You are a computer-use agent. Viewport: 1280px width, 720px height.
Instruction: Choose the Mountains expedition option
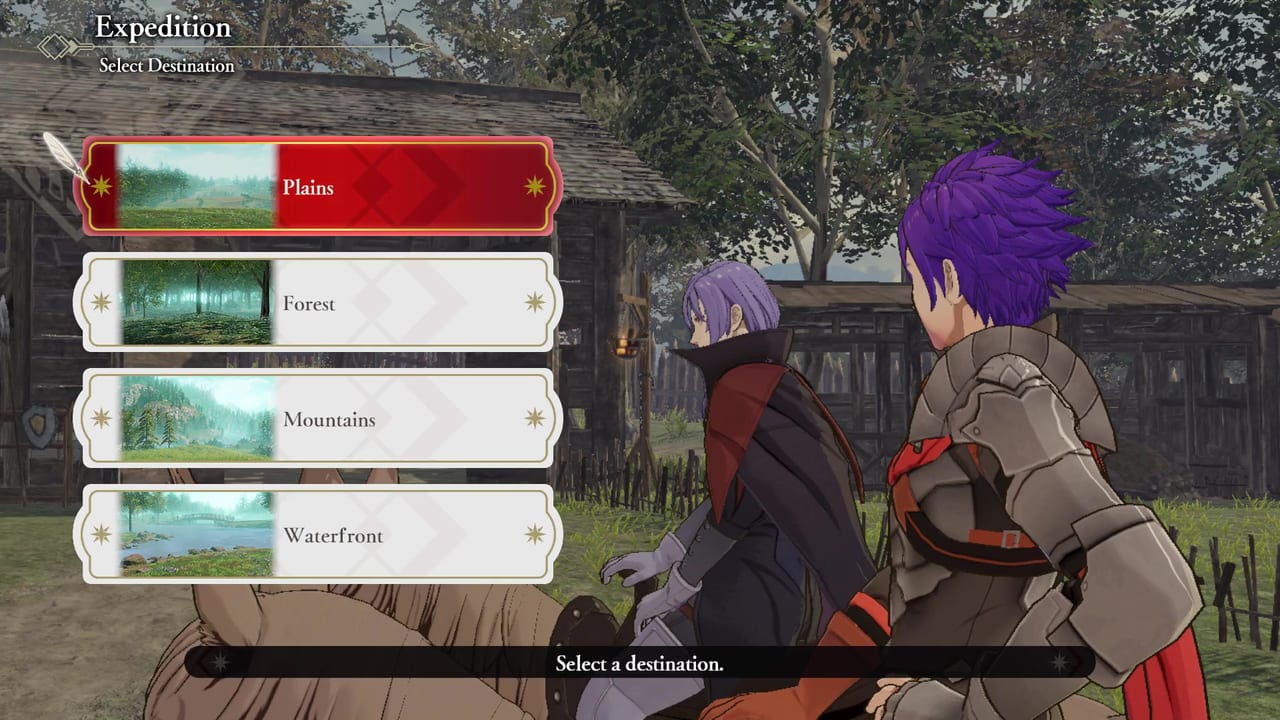[318, 420]
